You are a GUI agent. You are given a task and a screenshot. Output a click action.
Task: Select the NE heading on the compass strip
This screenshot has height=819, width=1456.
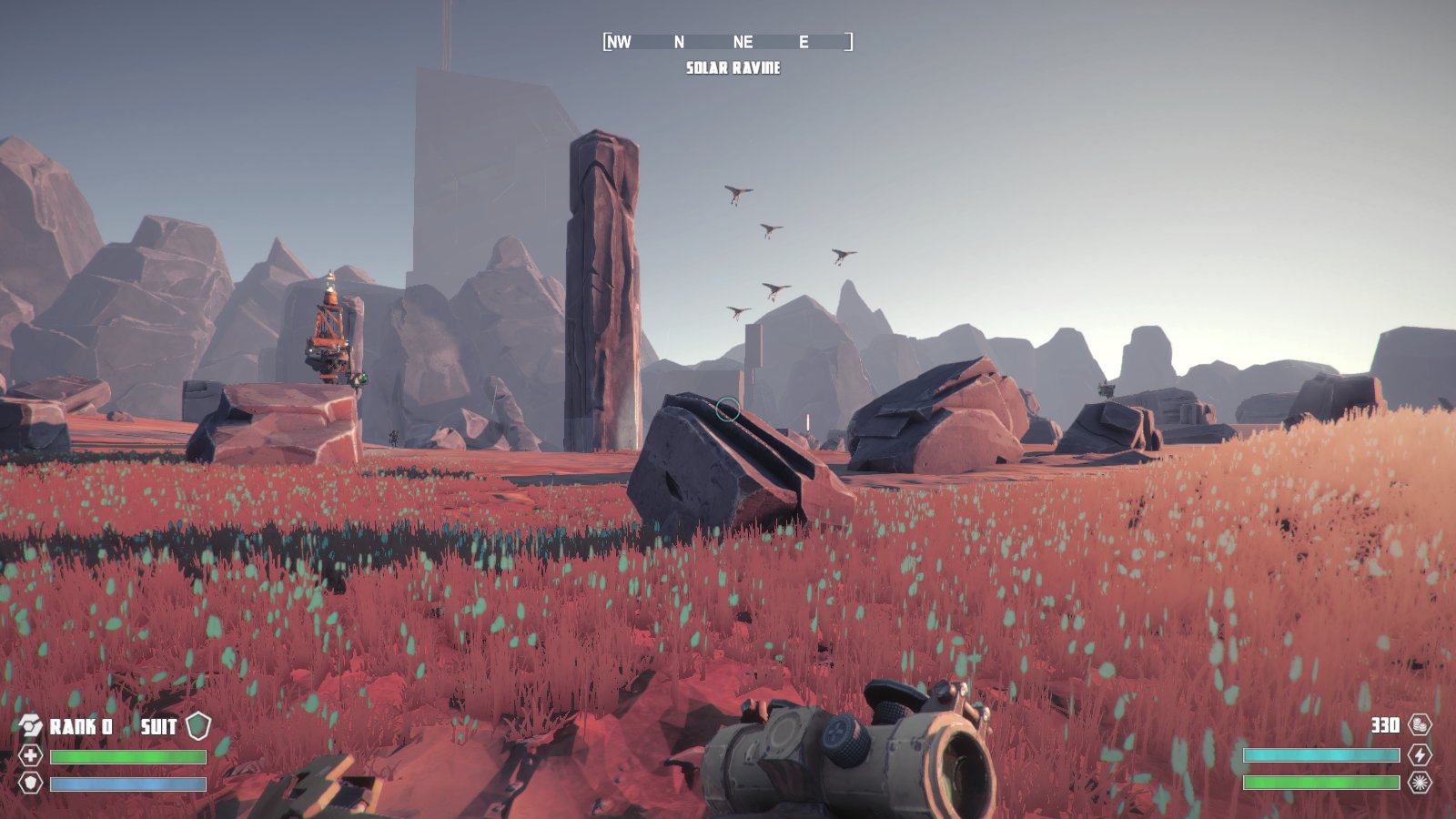tap(744, 42)
